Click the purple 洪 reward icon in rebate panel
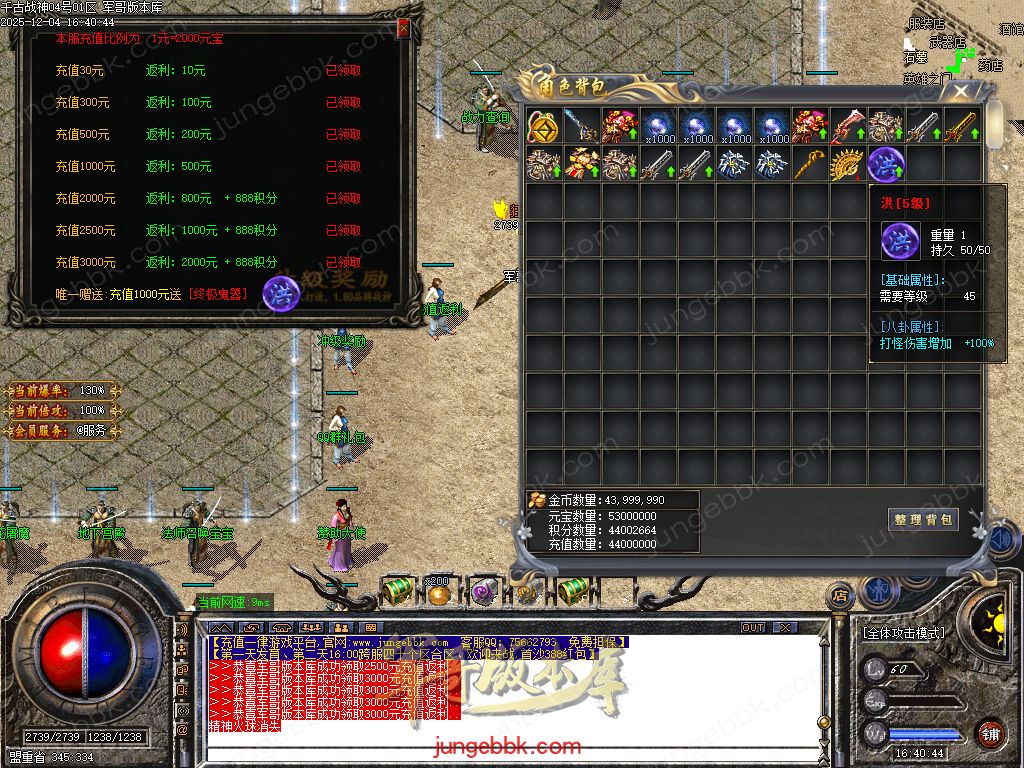Screen dimensions: 1024x768 (x=280, y=293)
